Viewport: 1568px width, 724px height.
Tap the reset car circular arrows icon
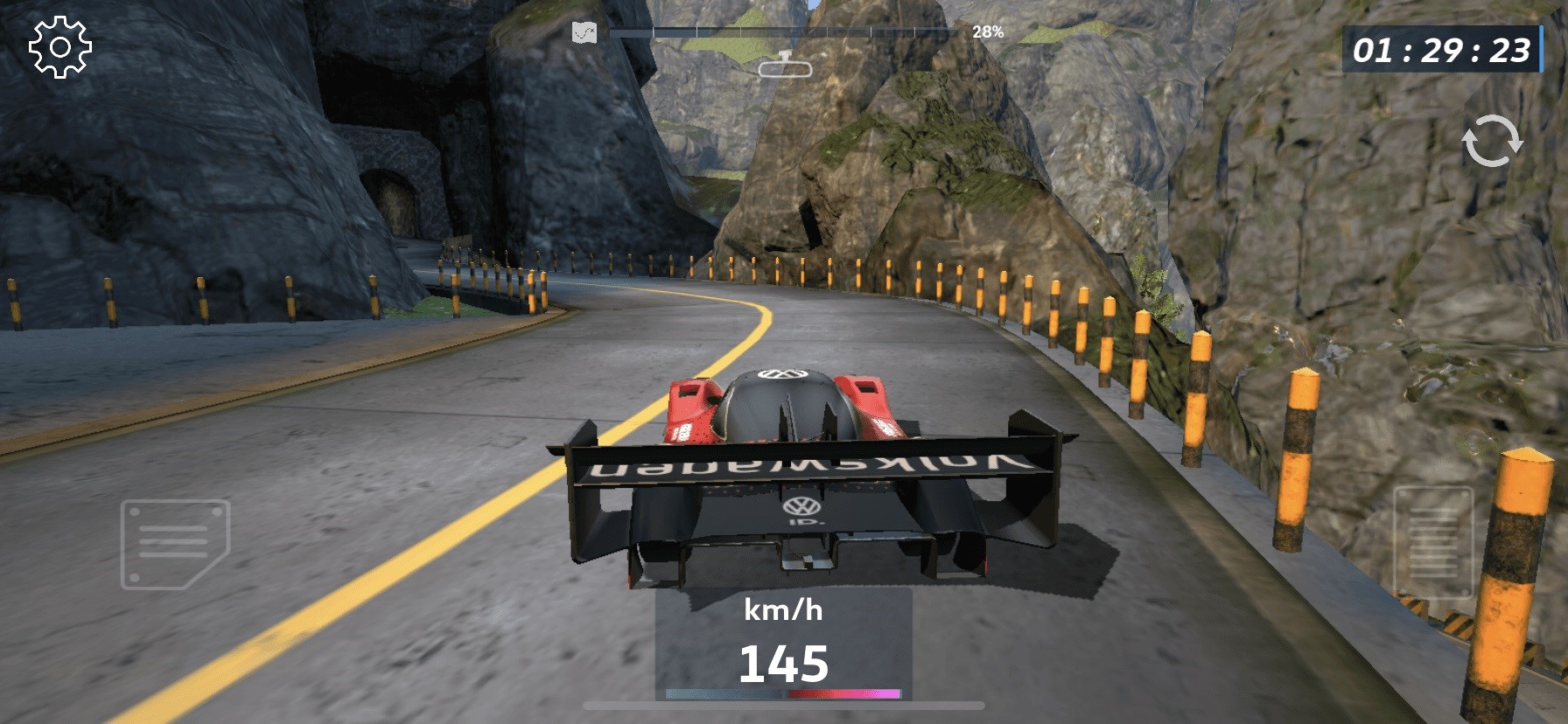[x=1492, y=141]
